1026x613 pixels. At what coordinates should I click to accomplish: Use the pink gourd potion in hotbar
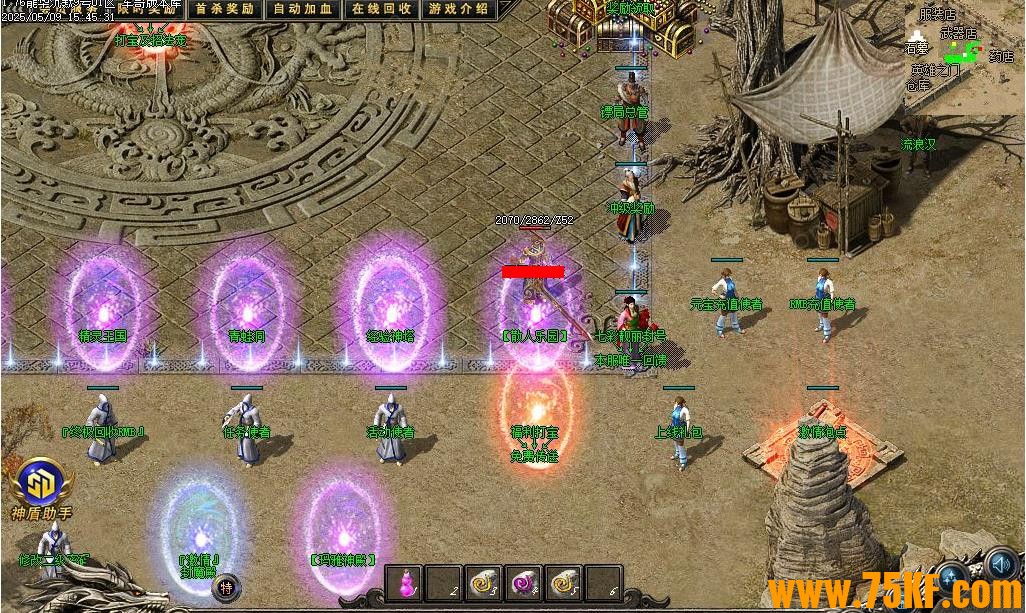point(406,582)
